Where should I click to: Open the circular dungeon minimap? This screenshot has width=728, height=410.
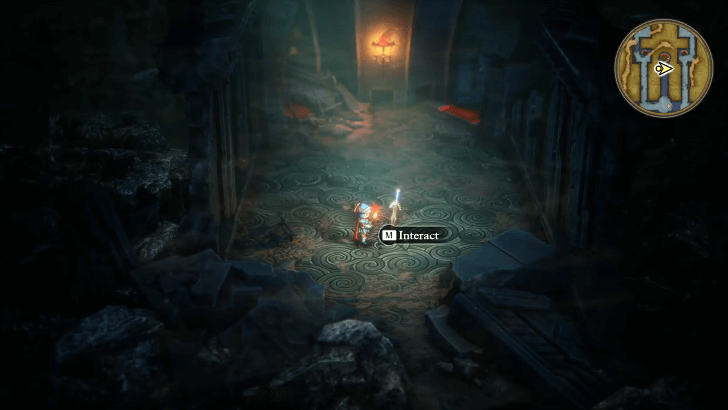click(663, 68)
